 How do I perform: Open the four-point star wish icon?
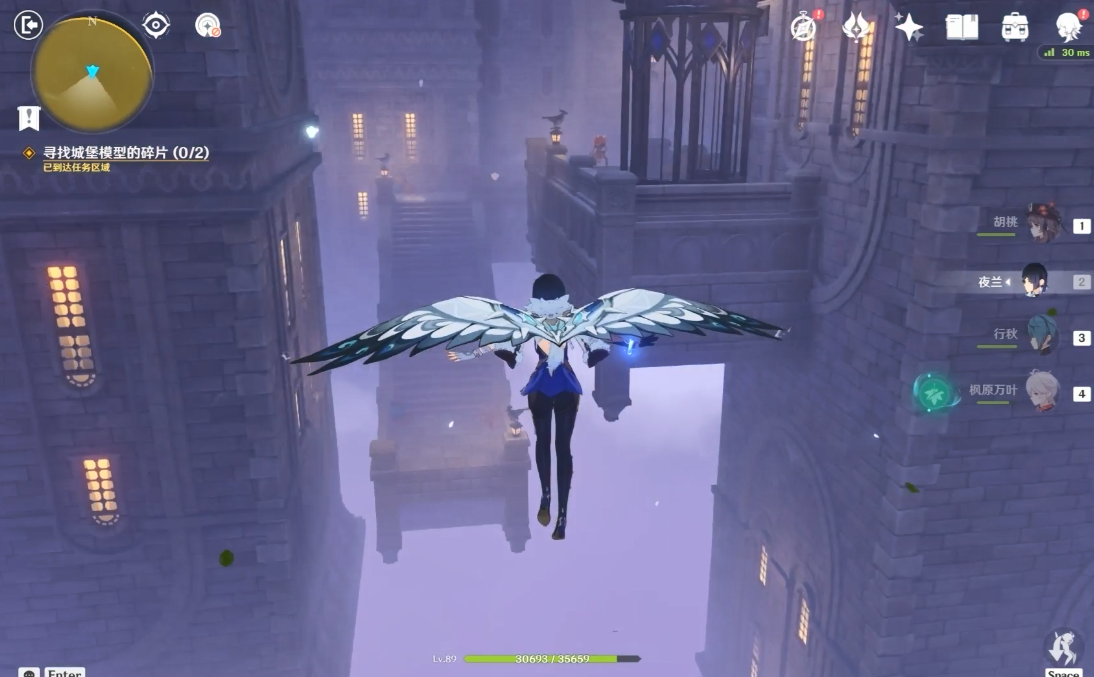908,27
